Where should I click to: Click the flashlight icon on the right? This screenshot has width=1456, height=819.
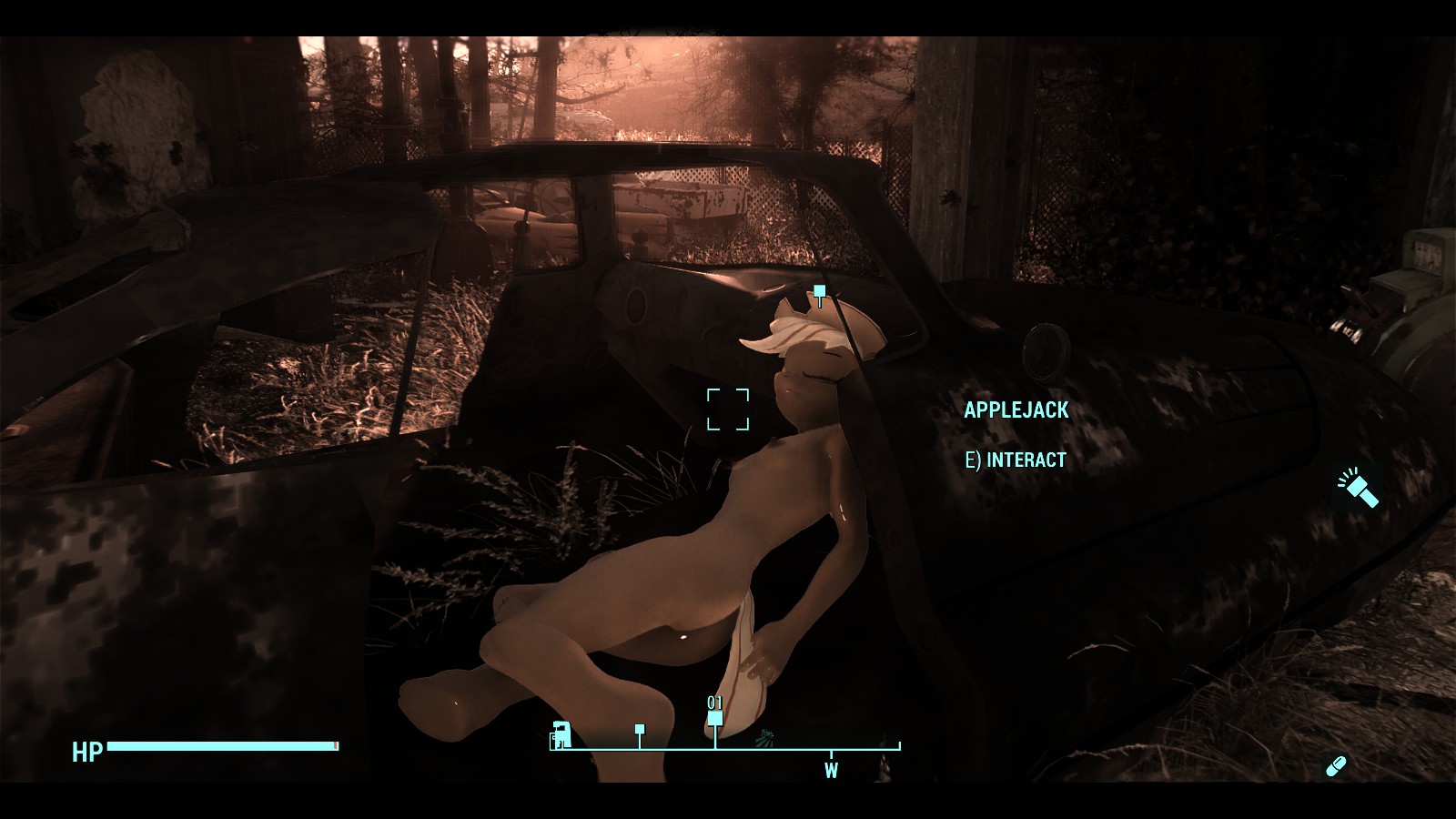click(x=1359, y=487)
